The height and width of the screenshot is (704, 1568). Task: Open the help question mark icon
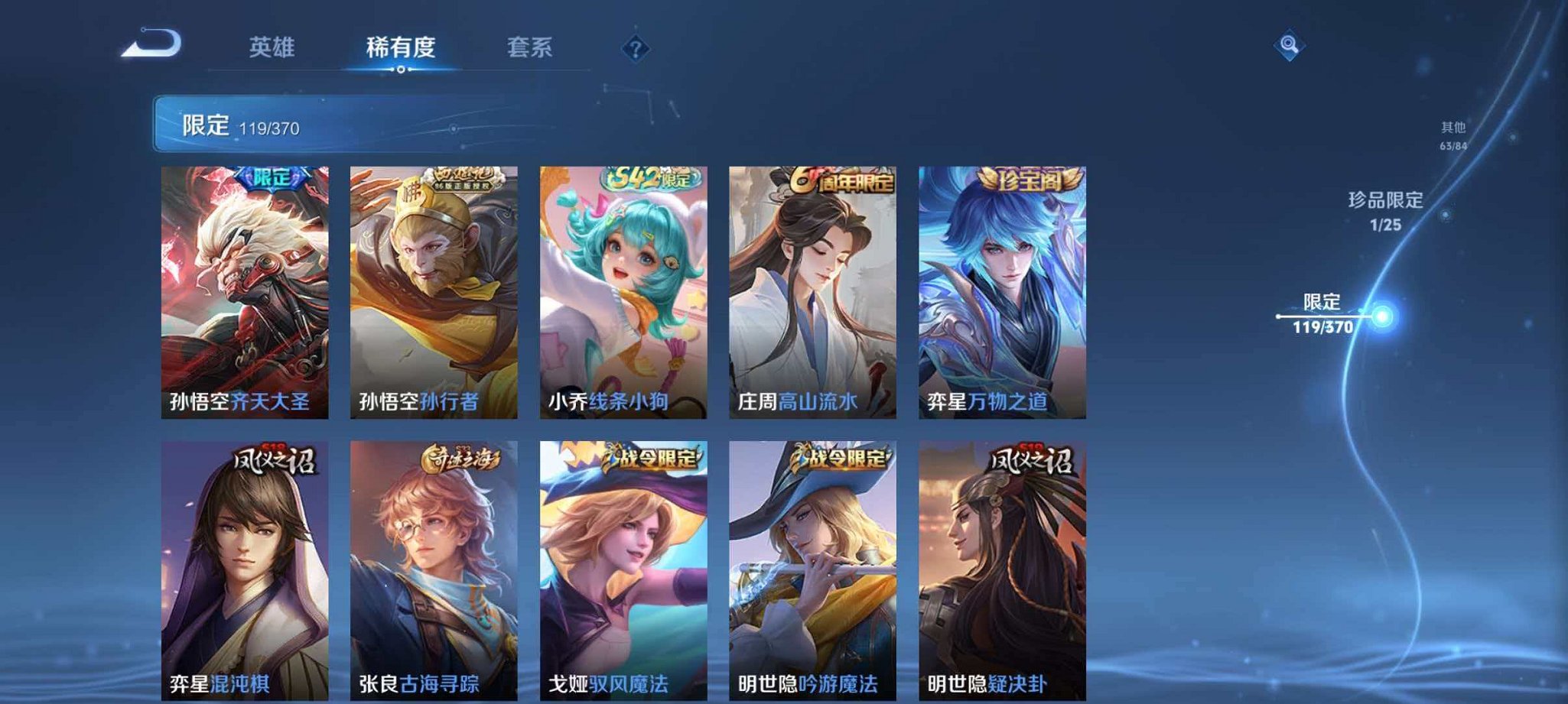pyautogui.click(x=635, y=50)
